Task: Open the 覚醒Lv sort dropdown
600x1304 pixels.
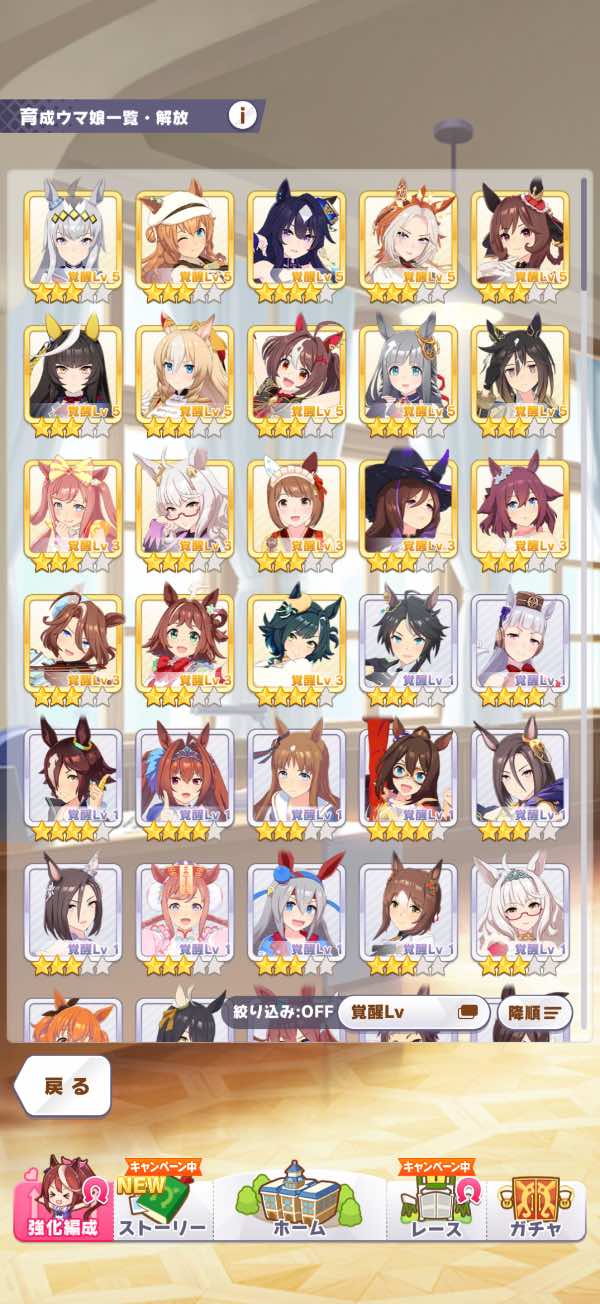Action: (413, 1012)
